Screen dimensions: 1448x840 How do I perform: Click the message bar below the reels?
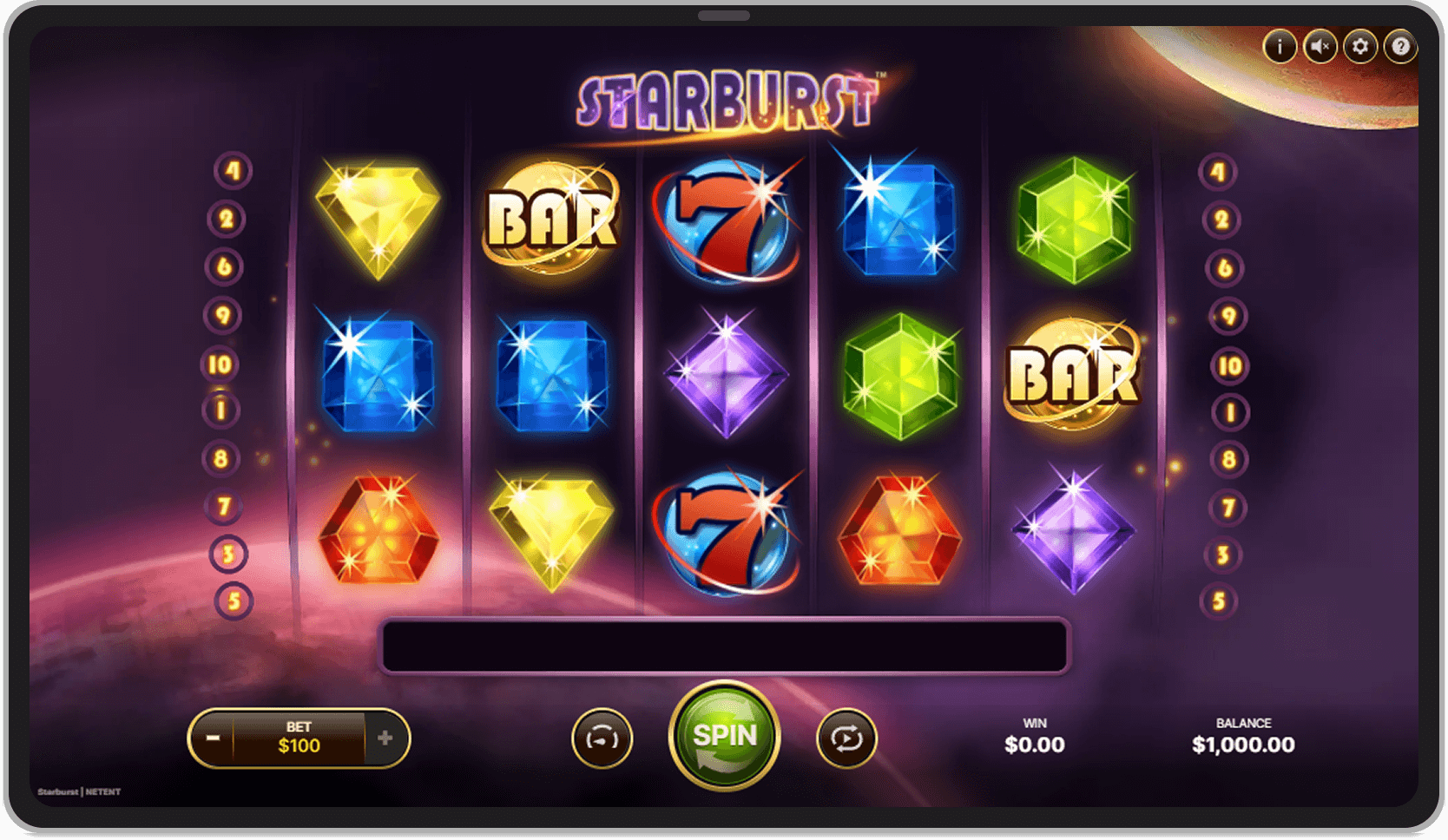point(724,642)
